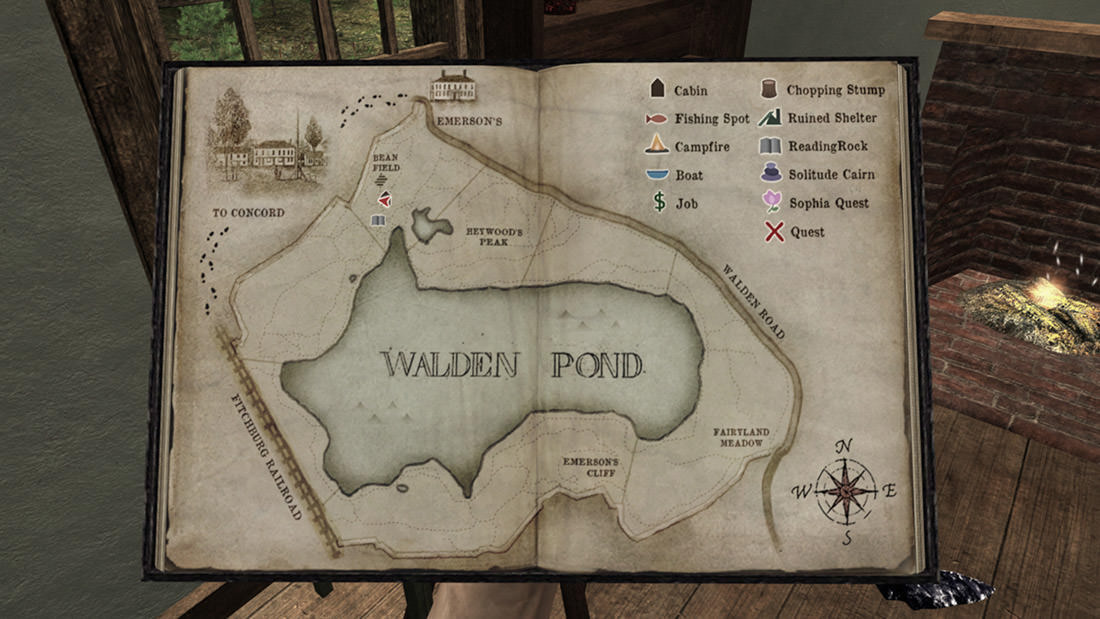
Task: Select the reading rock book marker on map
Action: (x=378, y=220)
